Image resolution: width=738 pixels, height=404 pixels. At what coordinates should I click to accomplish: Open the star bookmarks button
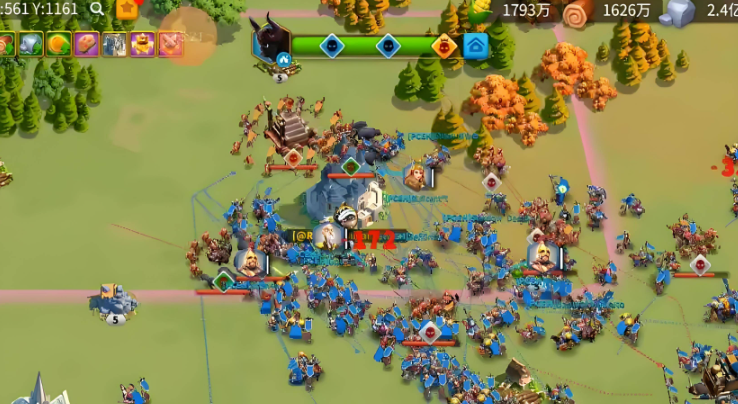tap(127, 9)
